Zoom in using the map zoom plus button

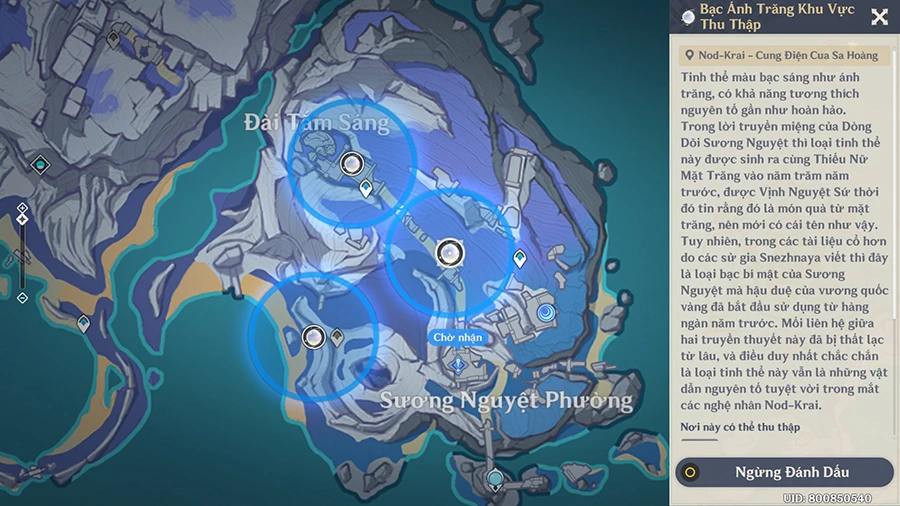tap(22, 207)
